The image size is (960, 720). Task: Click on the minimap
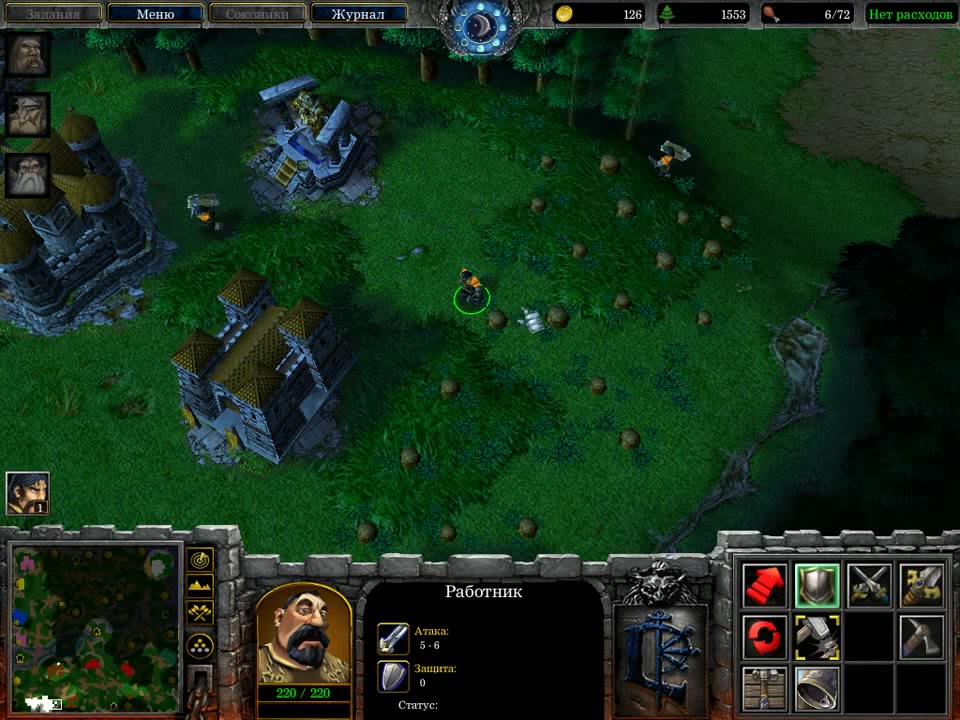95,626
